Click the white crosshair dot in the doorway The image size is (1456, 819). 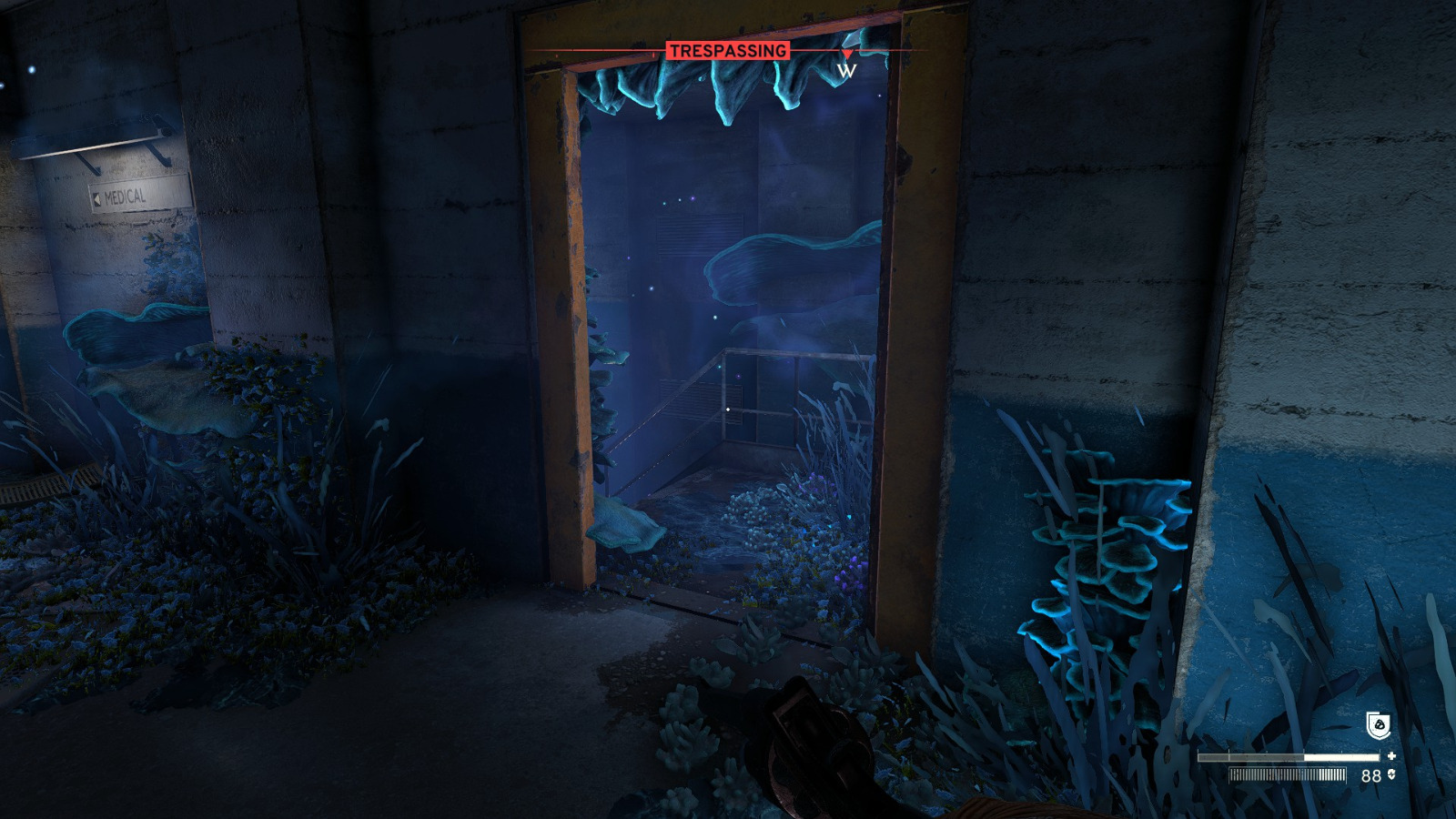[728, 410]
